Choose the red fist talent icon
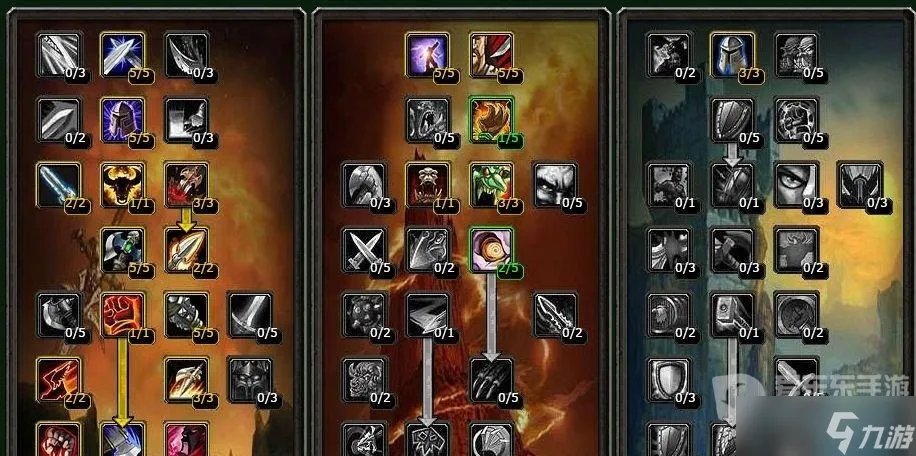Viewport: 916px width, 456px height. pos(122,314)
